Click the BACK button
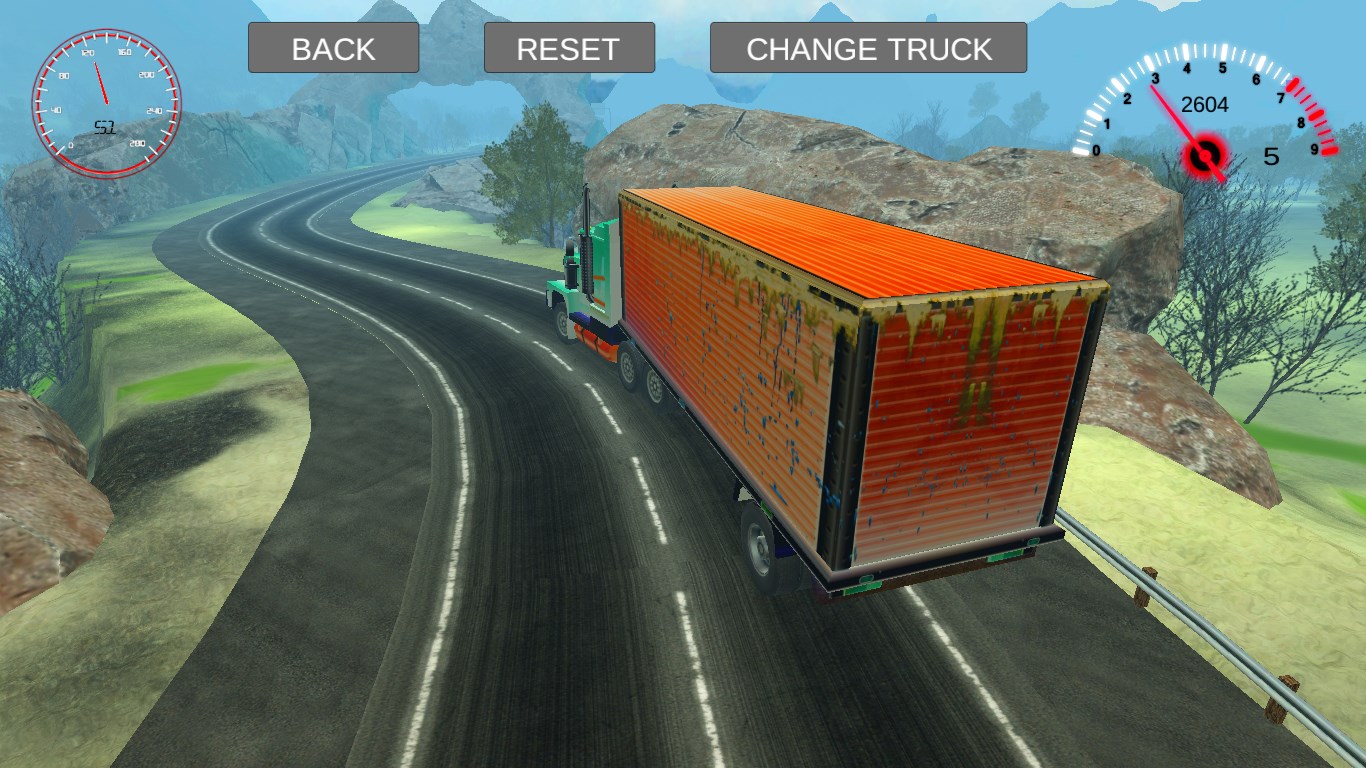The image size is (1366, 768). [x=333, y=48]
